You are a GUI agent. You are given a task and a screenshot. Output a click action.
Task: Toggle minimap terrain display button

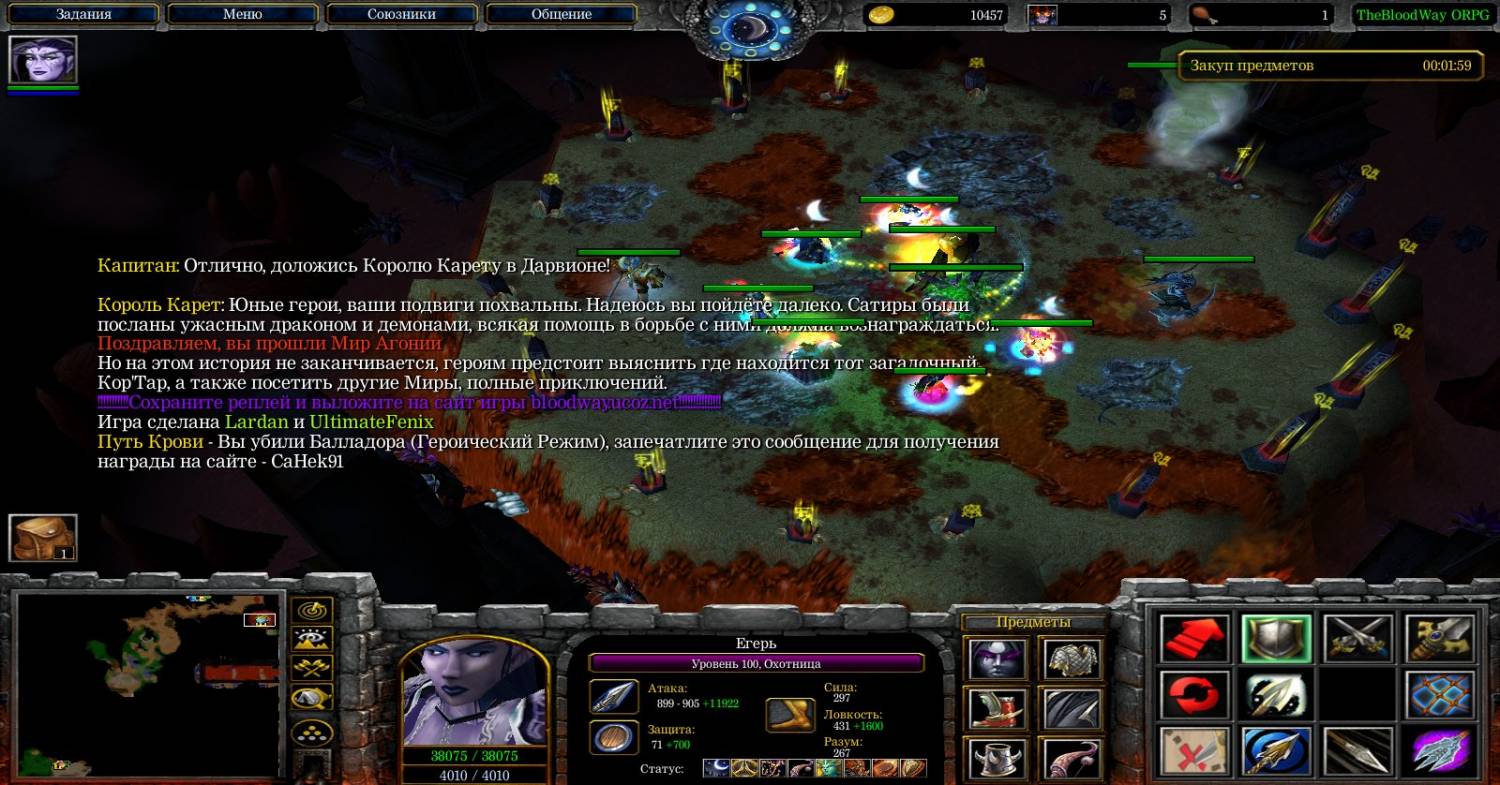pos(313,639)
